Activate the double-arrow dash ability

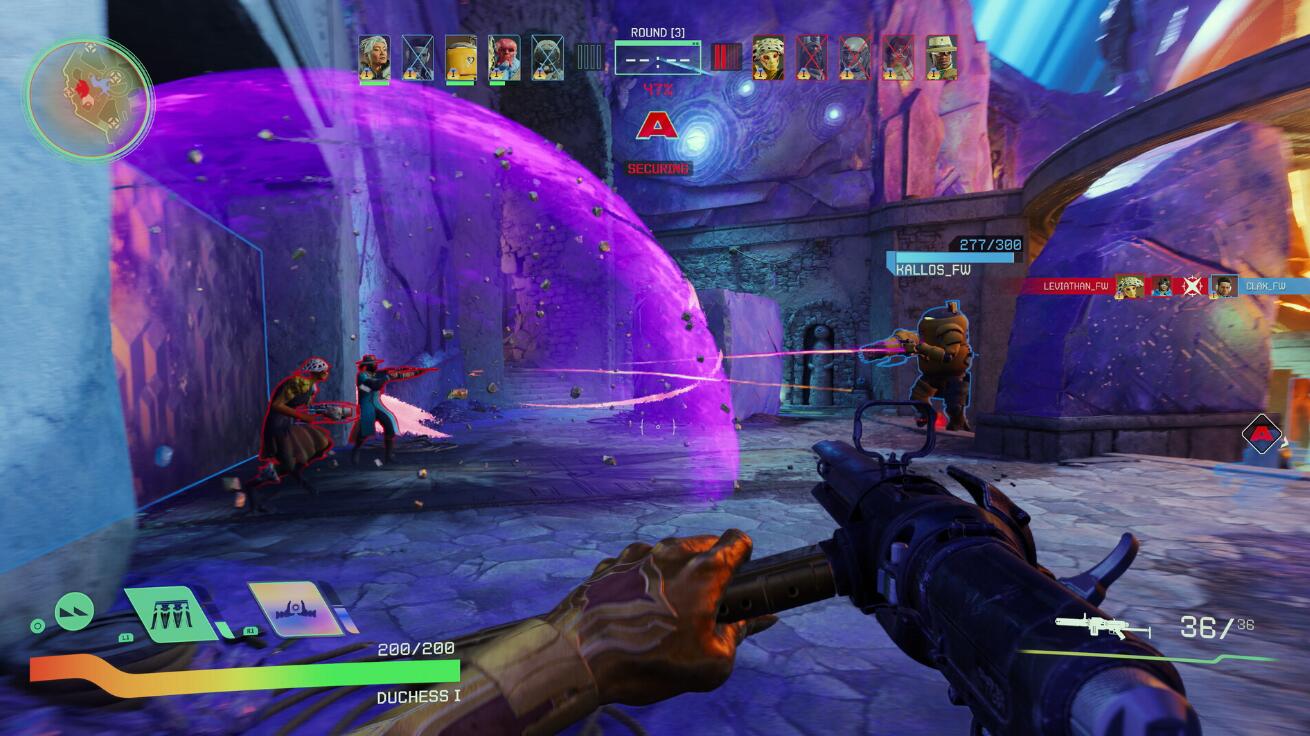click(x=74, y=611)
